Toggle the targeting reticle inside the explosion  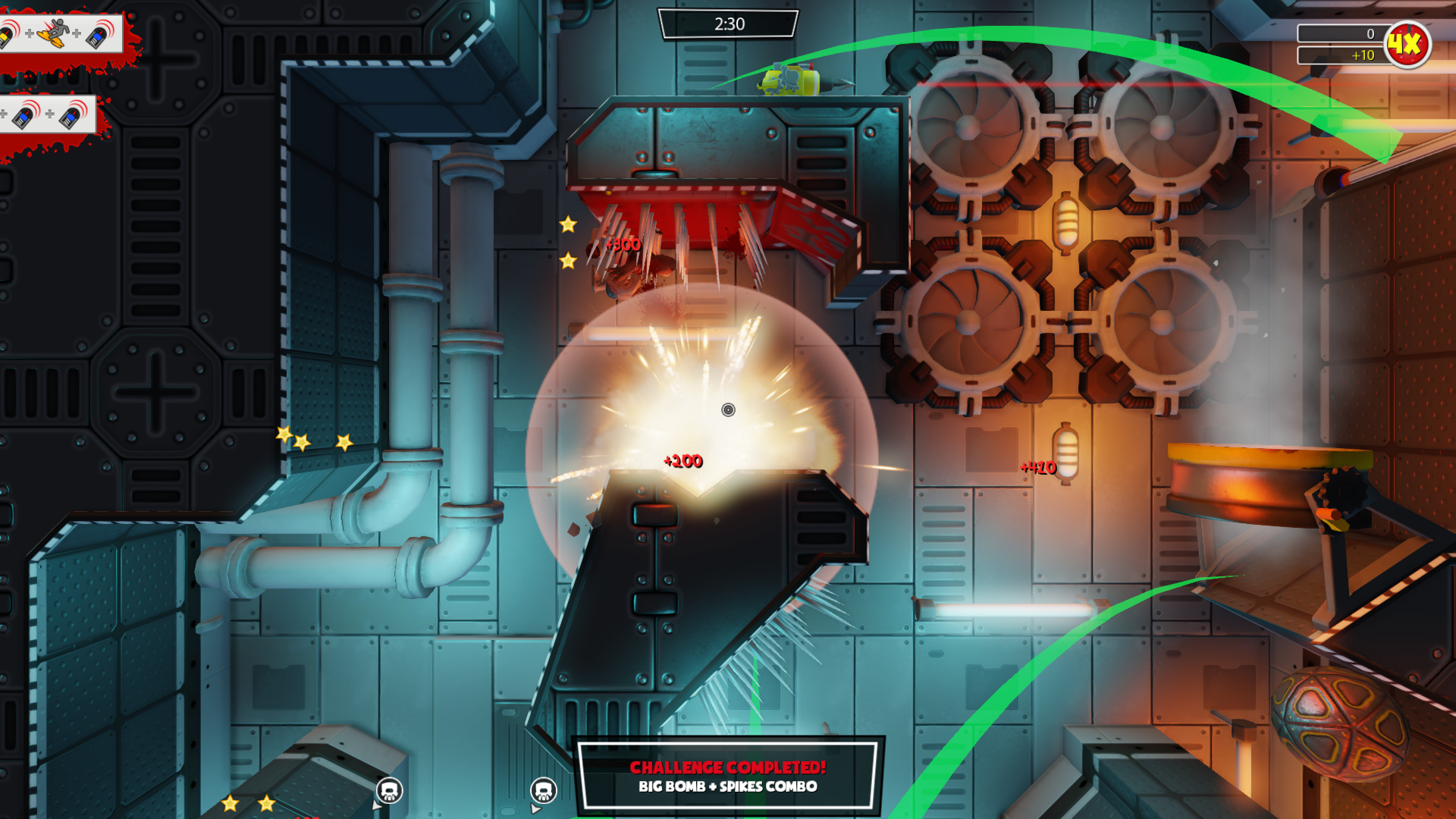tap(727, 411)
